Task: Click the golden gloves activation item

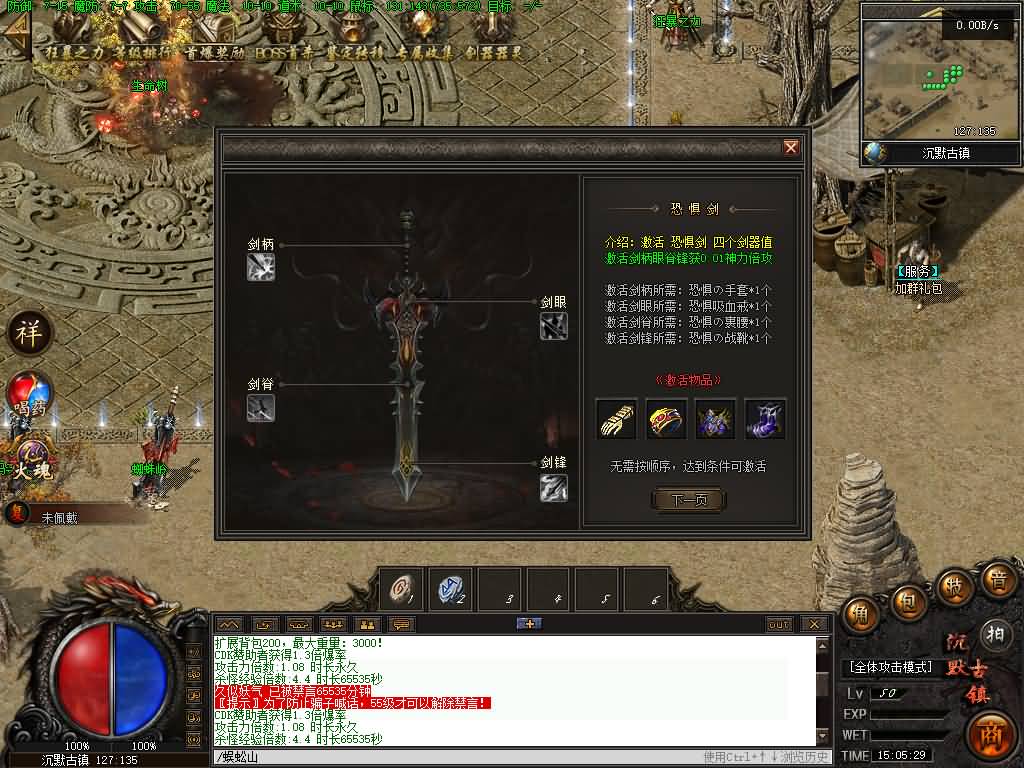Action: point(616,419)
